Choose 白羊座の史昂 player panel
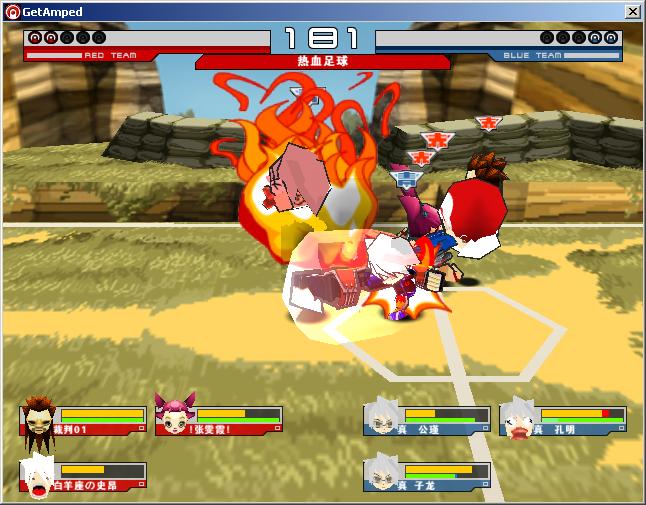Screen dimensions: 646x505 tap(84, 476)
